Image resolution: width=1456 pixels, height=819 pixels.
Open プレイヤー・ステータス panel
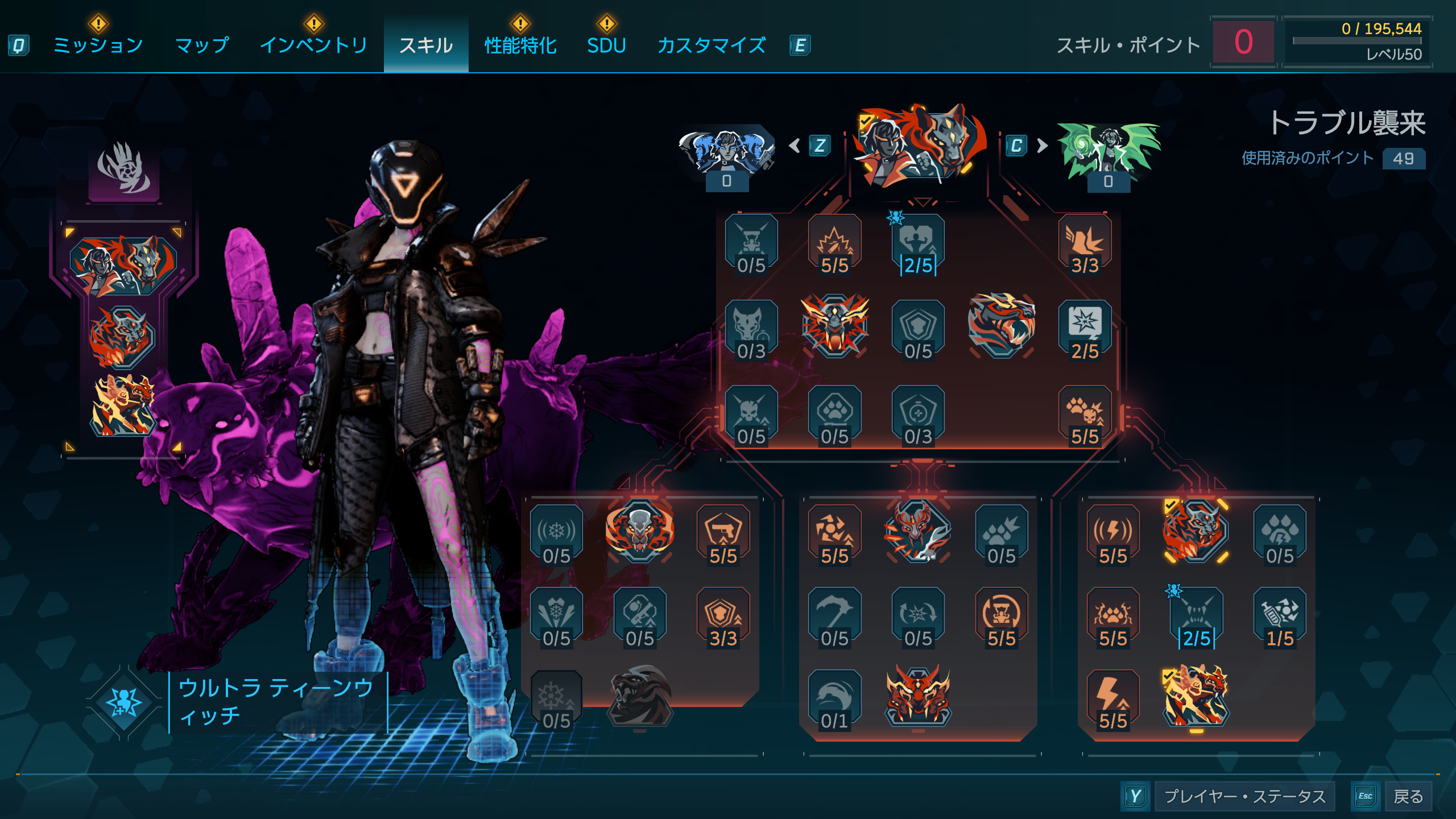(x=1244, y=796)
